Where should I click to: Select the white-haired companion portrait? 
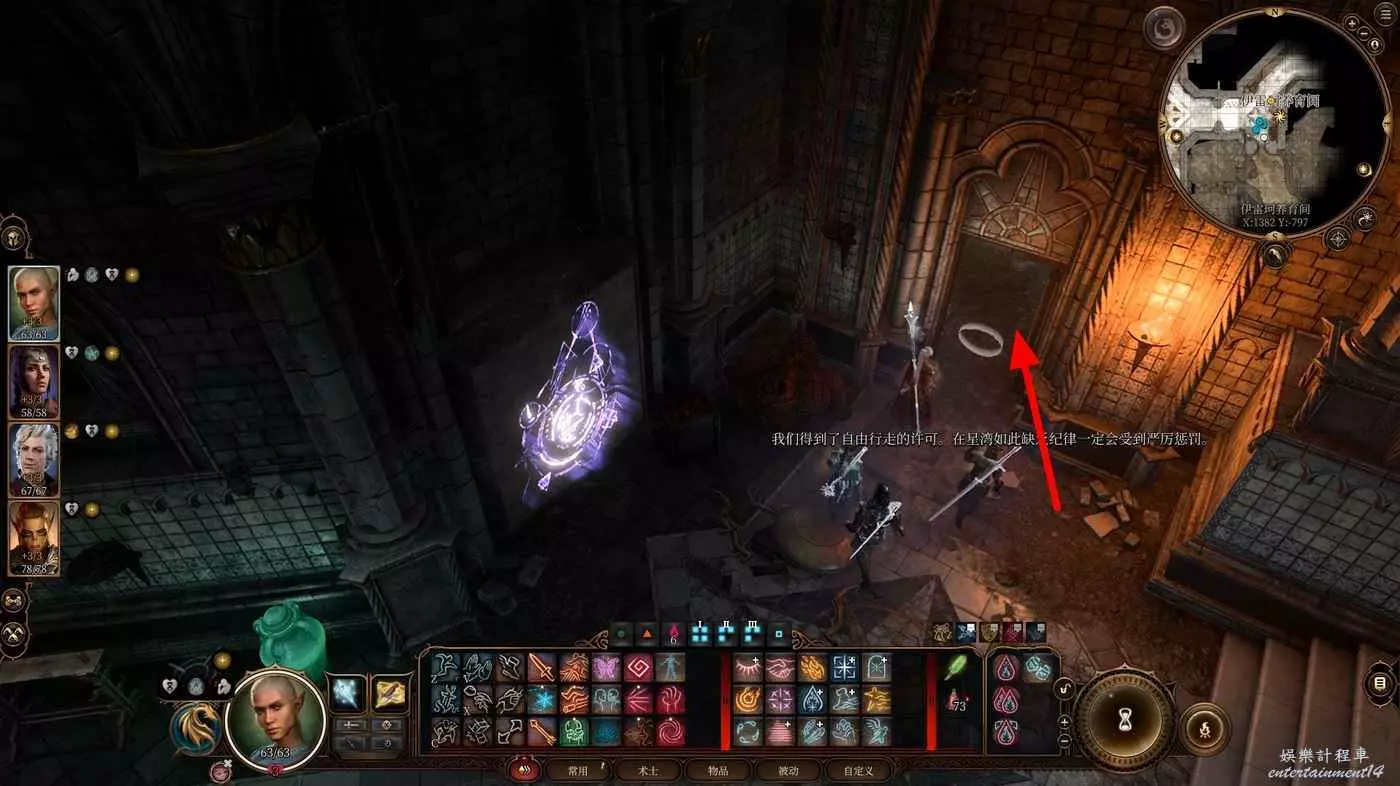click(x=34, y=459)
